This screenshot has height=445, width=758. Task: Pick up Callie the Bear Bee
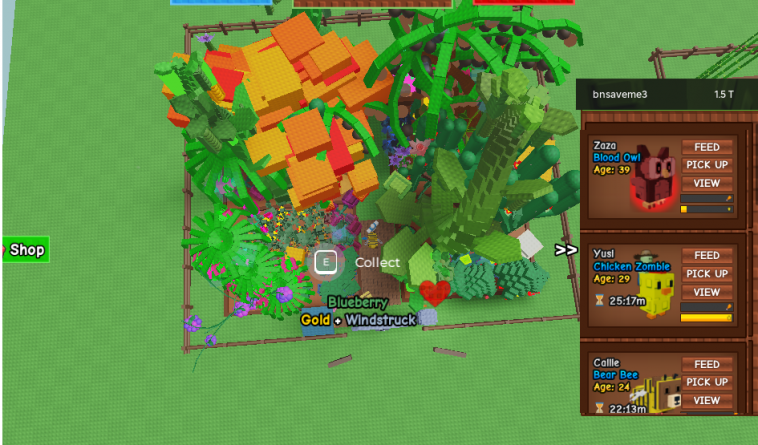click(x=706, y=382)
